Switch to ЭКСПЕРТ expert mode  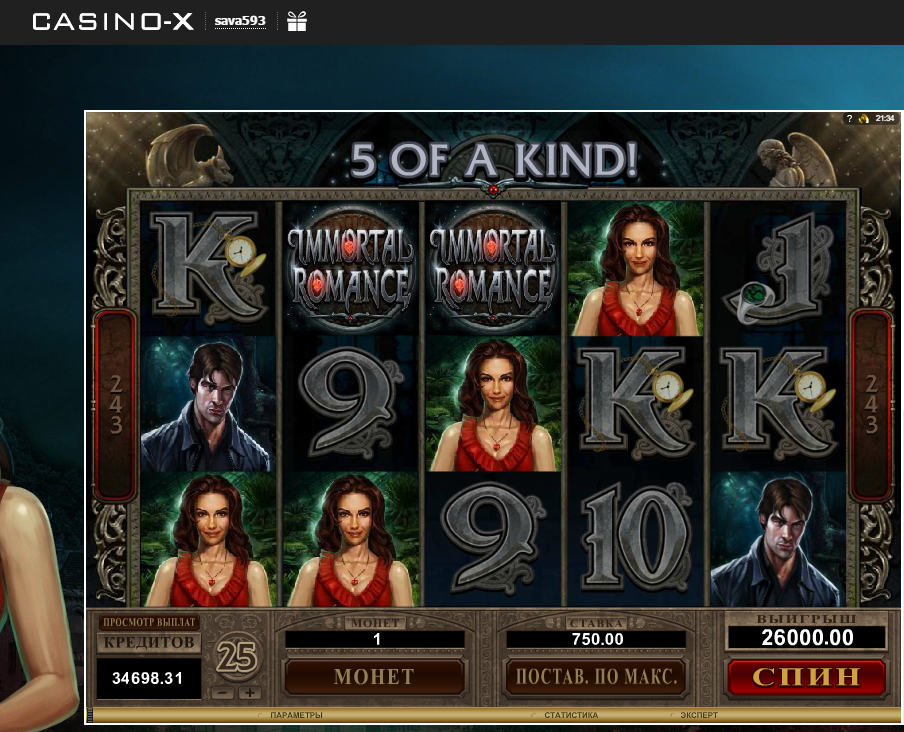[x=698, y=715]
